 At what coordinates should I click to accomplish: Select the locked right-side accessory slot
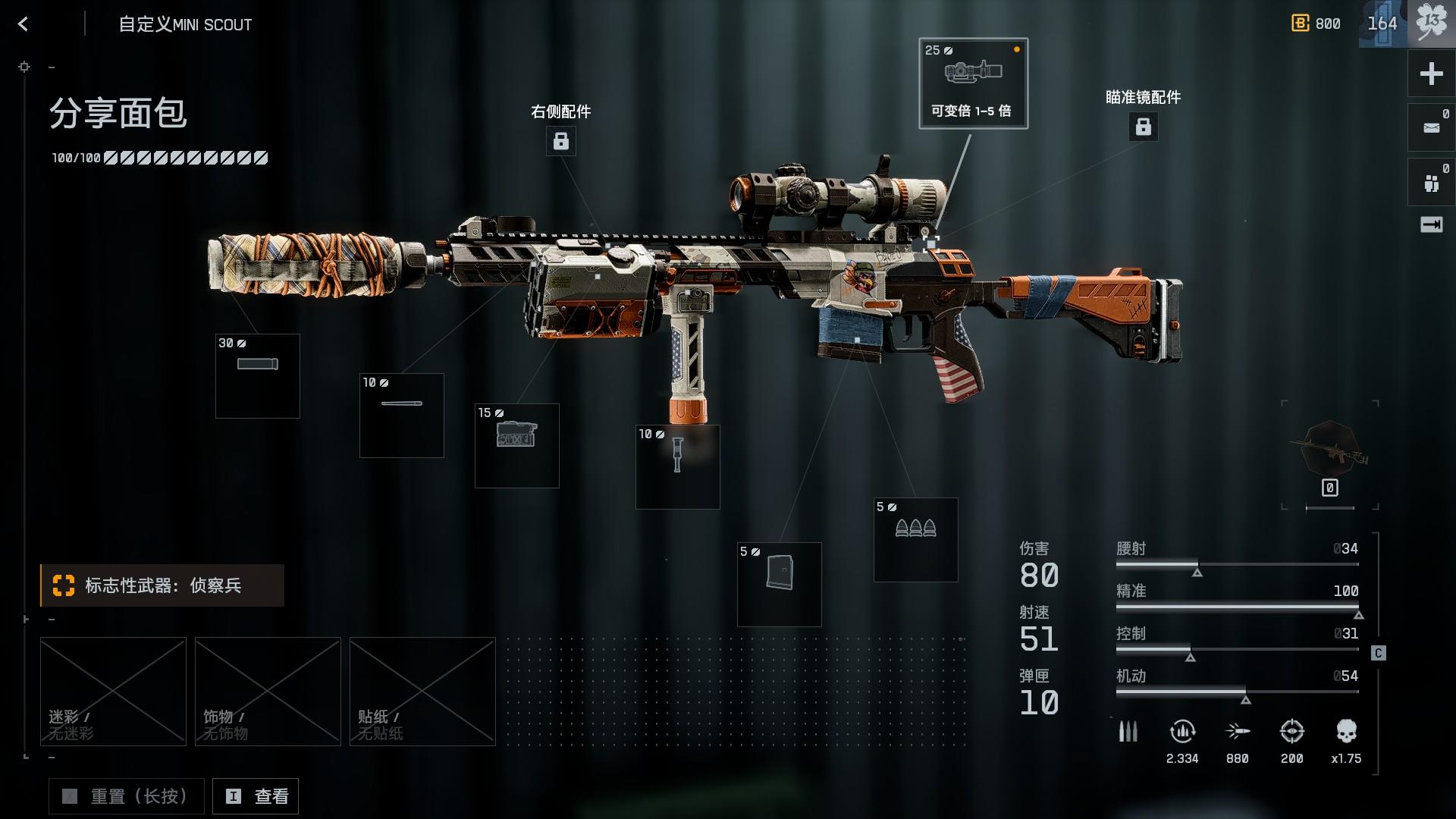pos(561,141)
